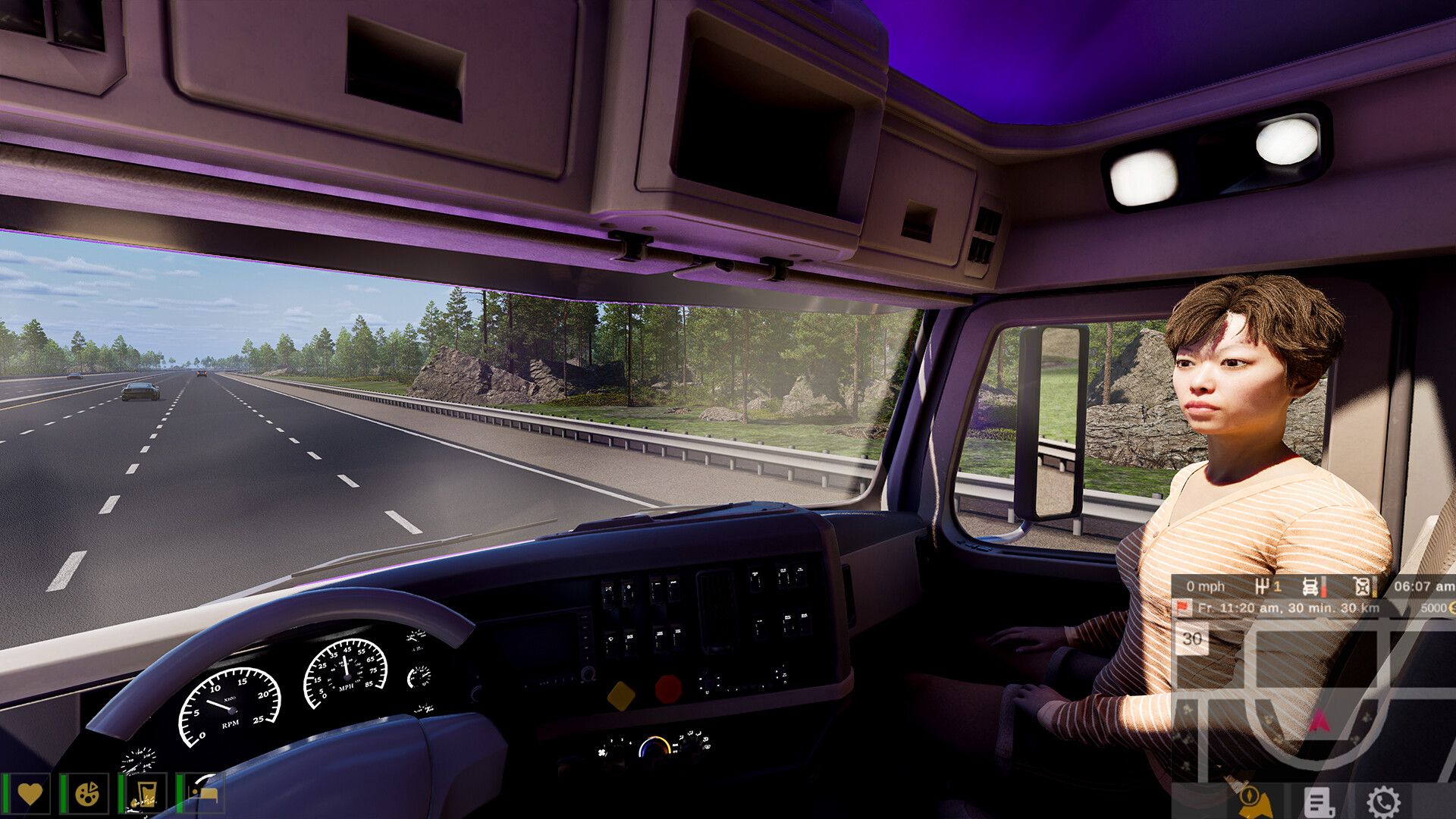Click the gear shift indicator icon
Screen dimensions: 1456x819
pos(1263,586)
